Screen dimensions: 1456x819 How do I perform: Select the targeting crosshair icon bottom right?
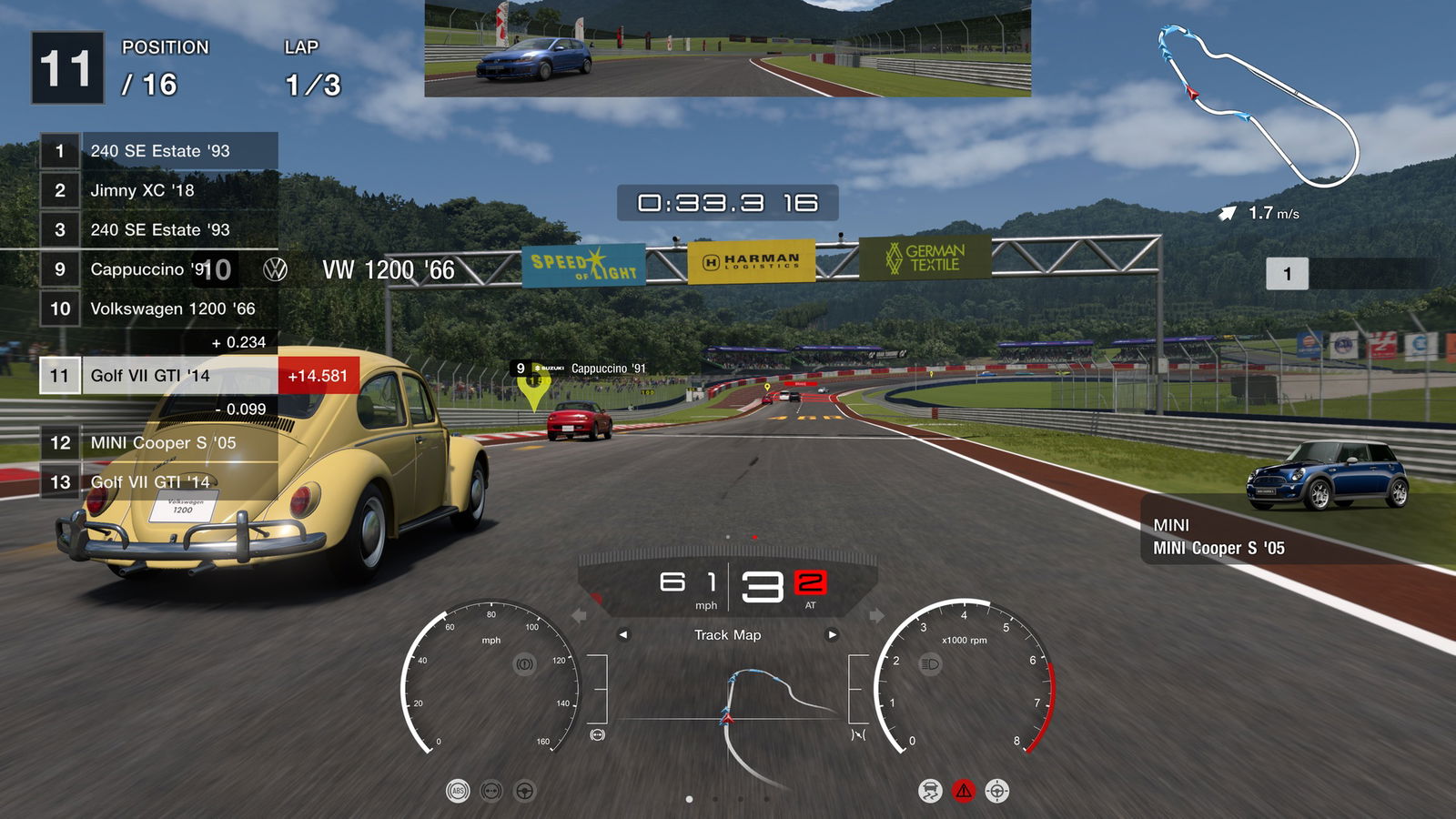click(997, 791)
